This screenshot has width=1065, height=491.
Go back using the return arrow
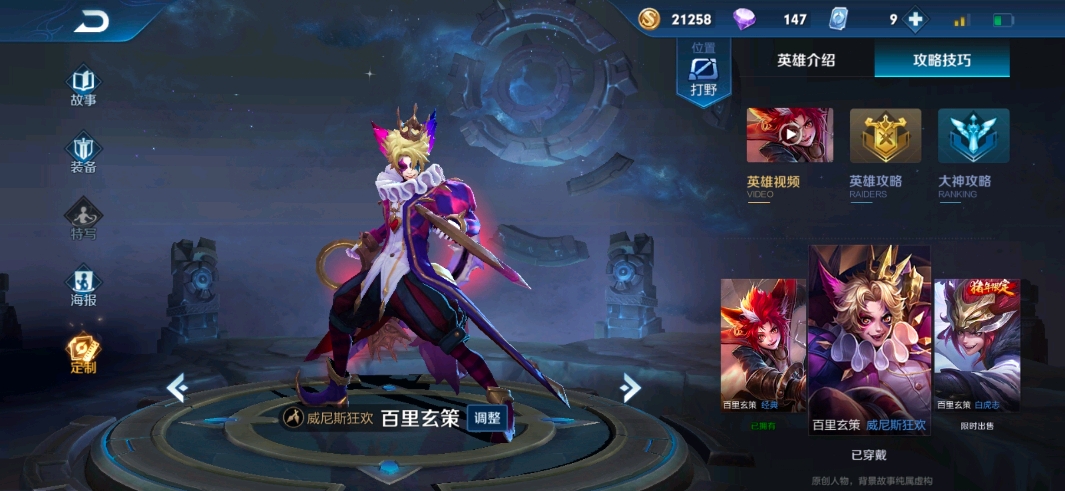92,21
